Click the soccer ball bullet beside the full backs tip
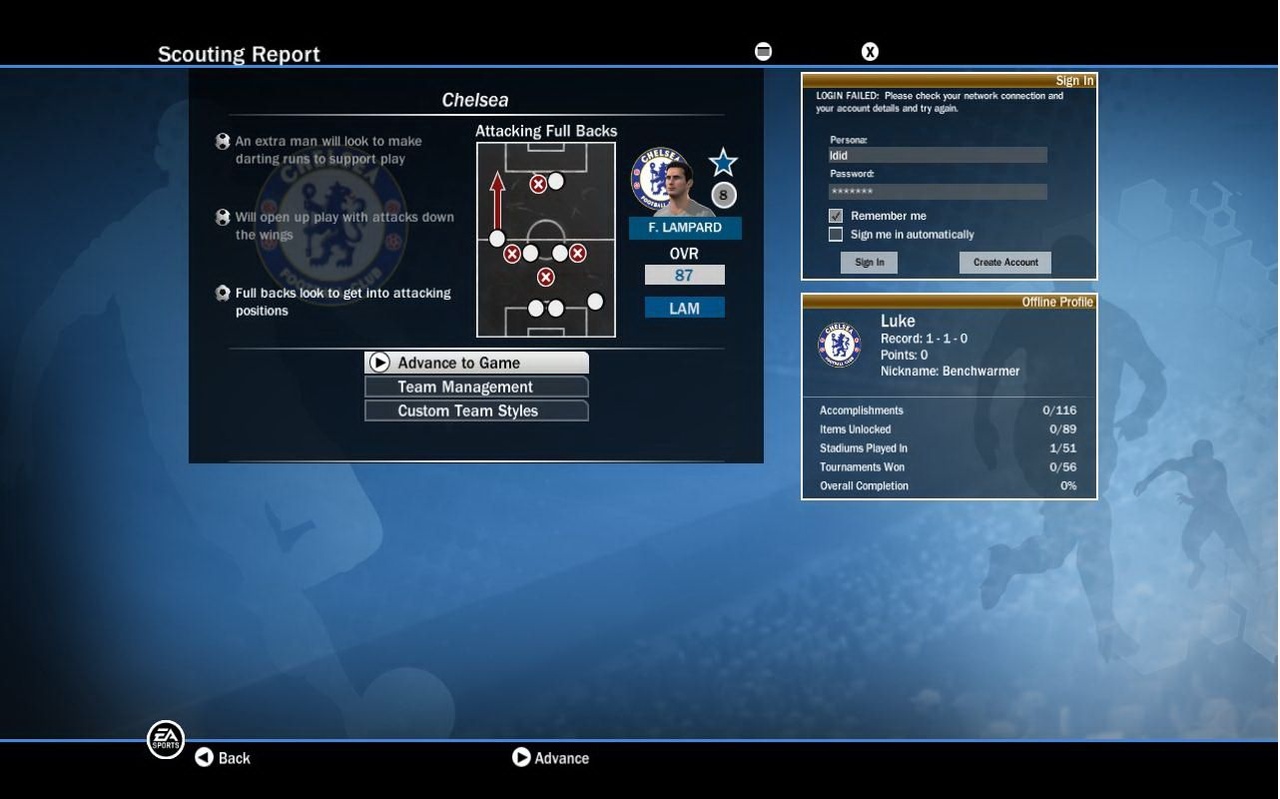This screenshot has width=1280, height=799. coord(222,292)
